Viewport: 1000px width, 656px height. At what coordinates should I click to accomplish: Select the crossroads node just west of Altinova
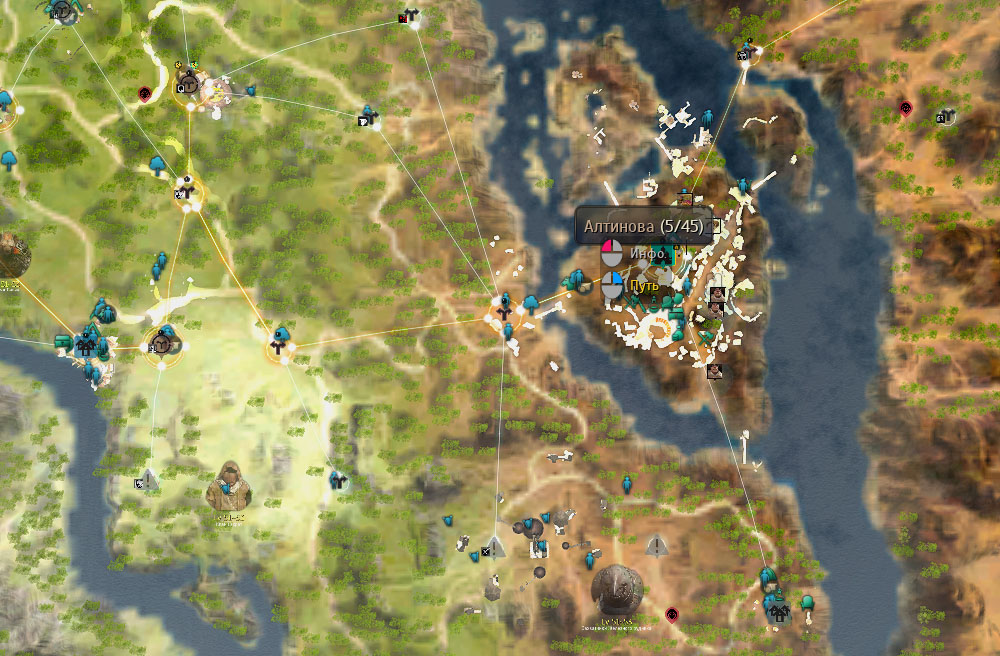(504, 303)
